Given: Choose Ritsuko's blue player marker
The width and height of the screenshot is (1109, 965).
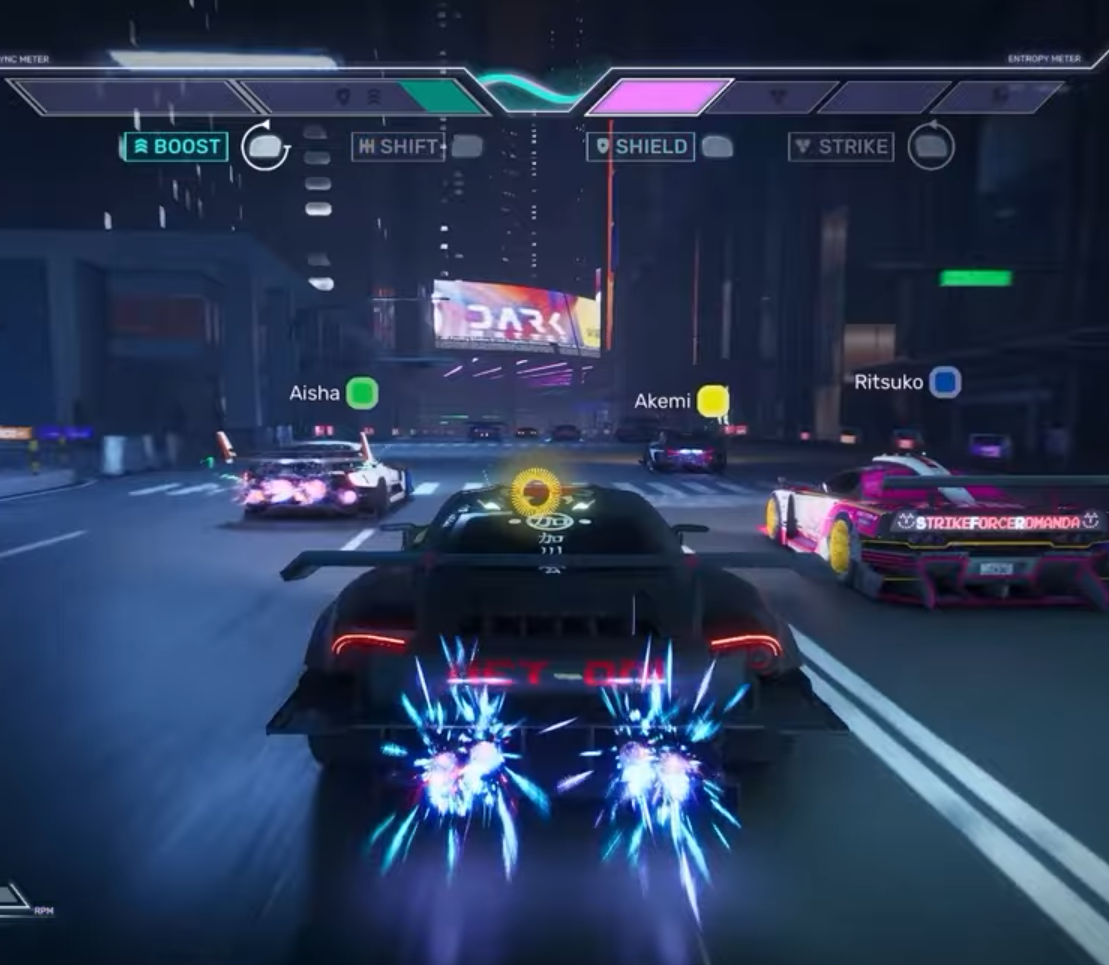Looking at the screenshot, I should (944, 382).
